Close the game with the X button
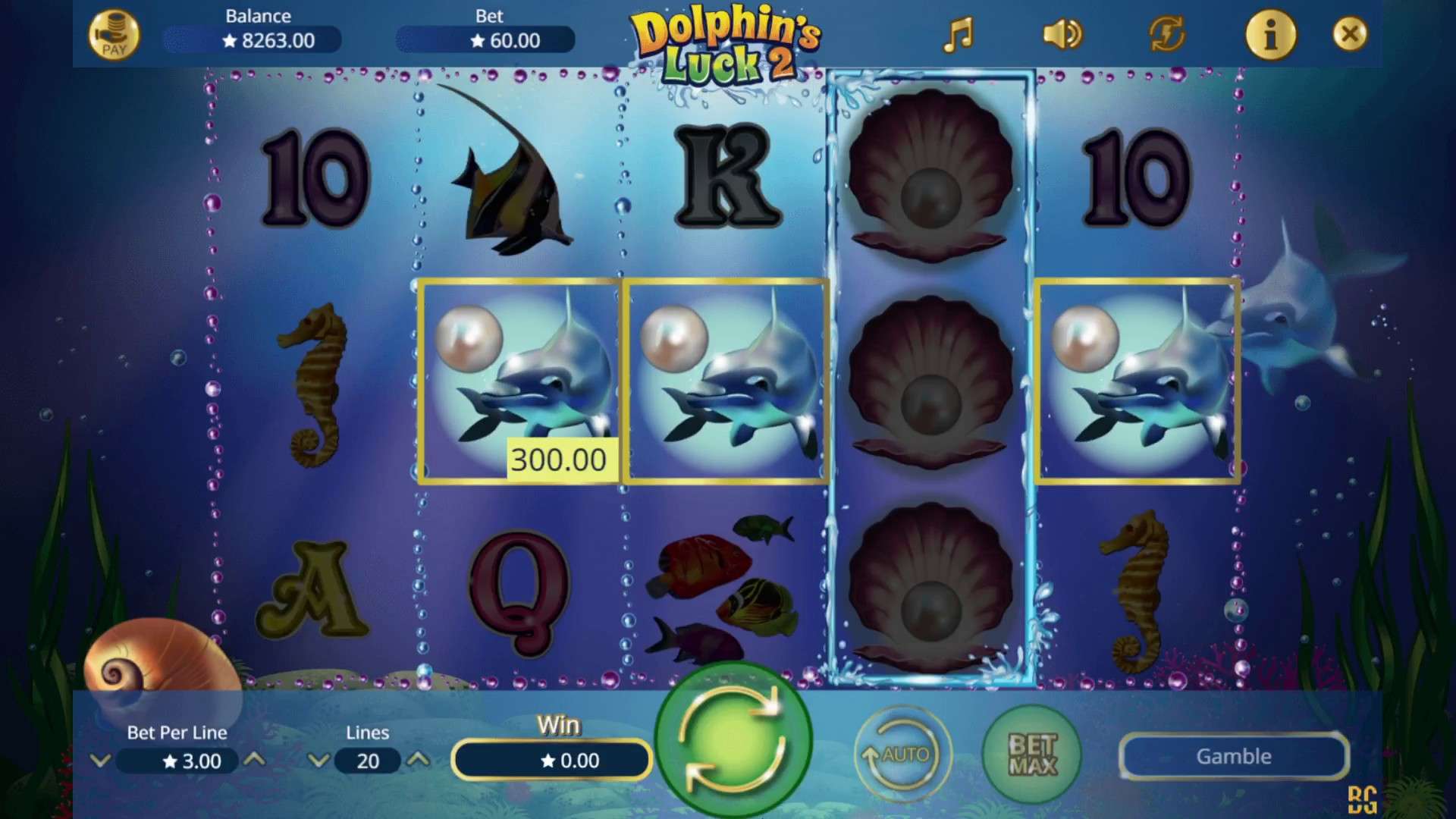Screen dimensions: 1456x819 tap(1350, 34)
